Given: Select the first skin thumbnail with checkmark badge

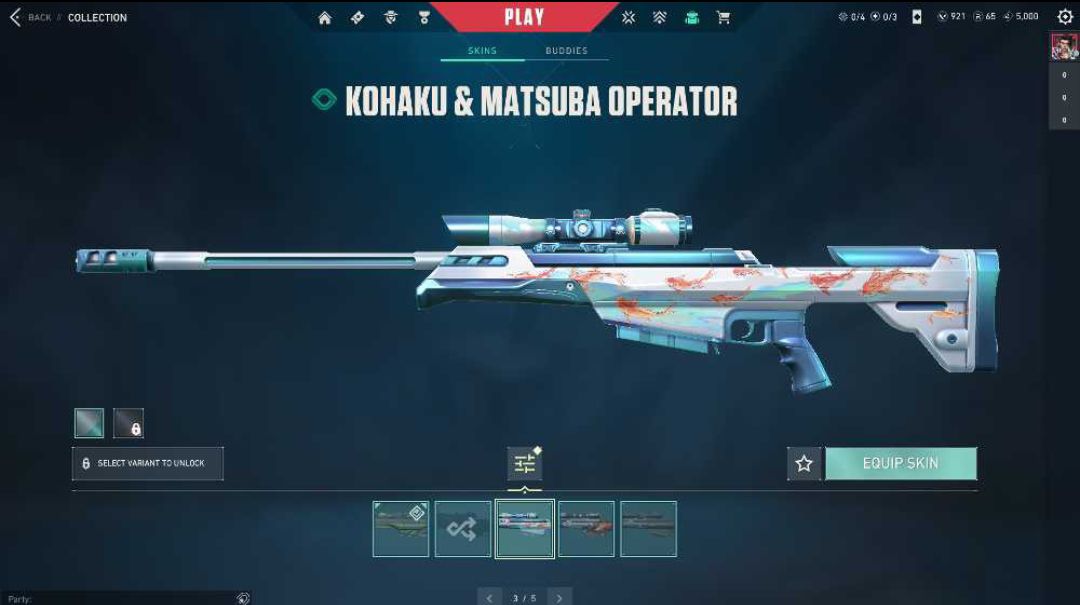Looking at the screenshot, I should click(x=400, y=529).
